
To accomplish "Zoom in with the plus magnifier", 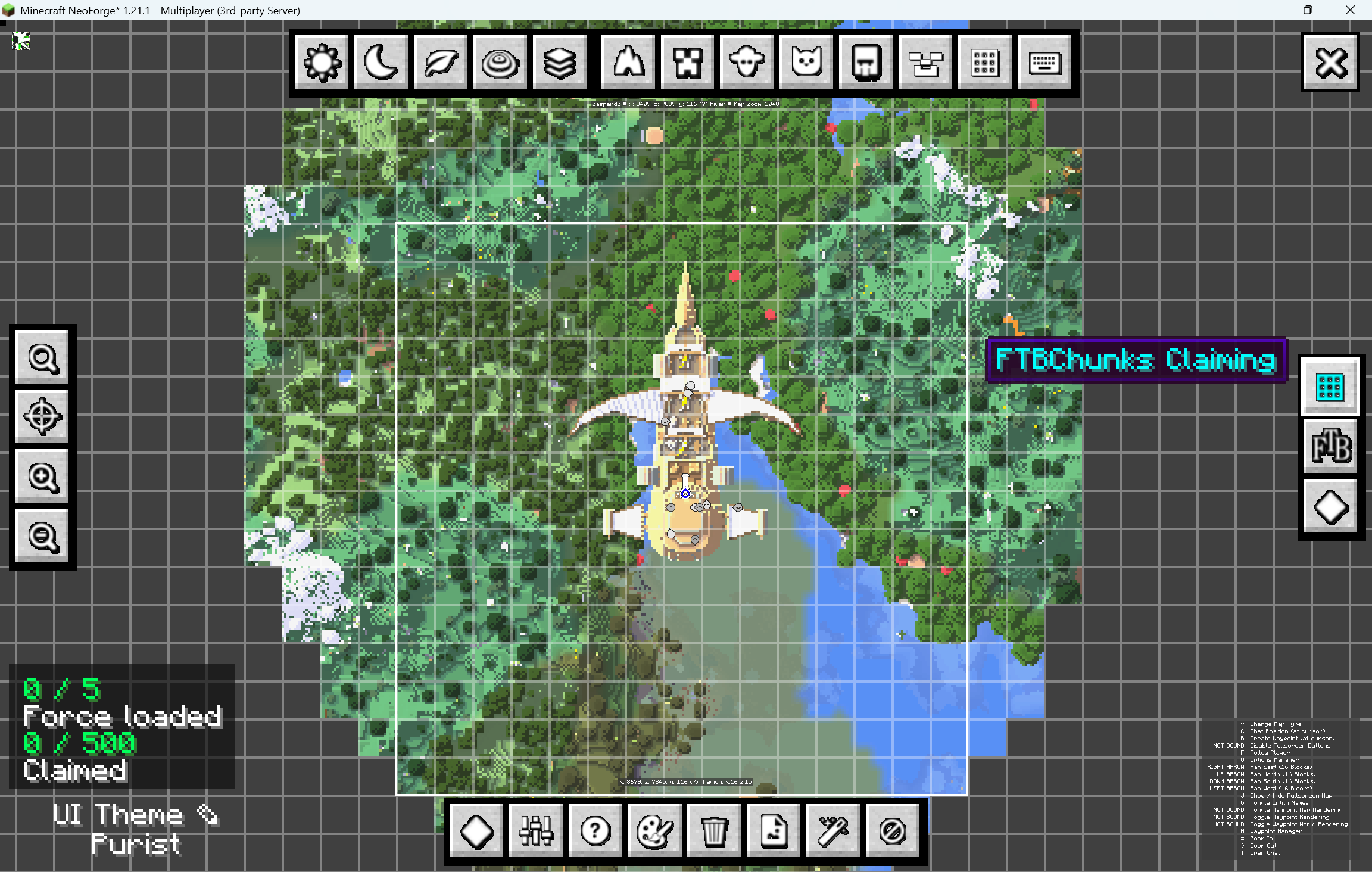I will point(42,477).
